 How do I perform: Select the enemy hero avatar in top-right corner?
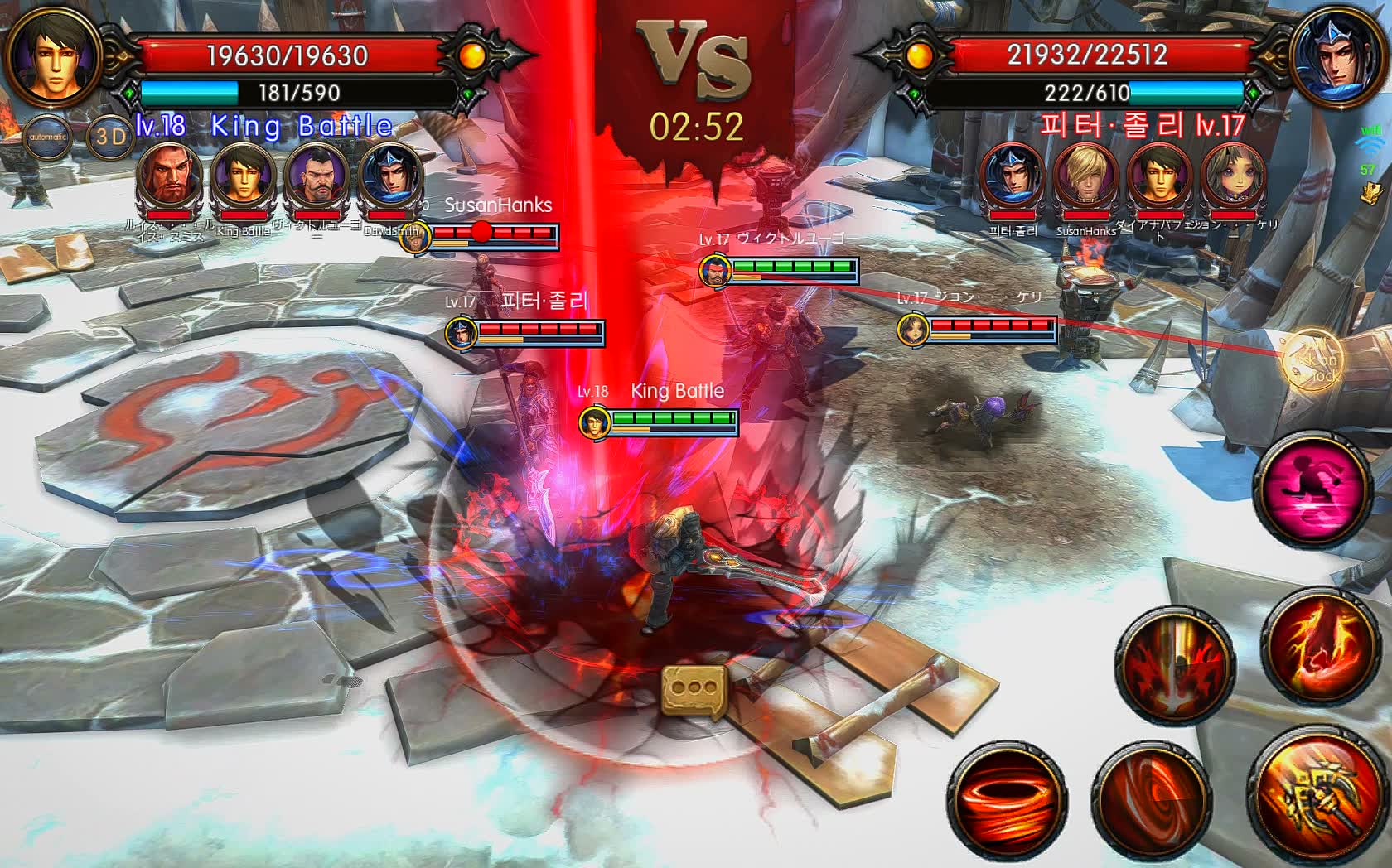click(1336, 55)
